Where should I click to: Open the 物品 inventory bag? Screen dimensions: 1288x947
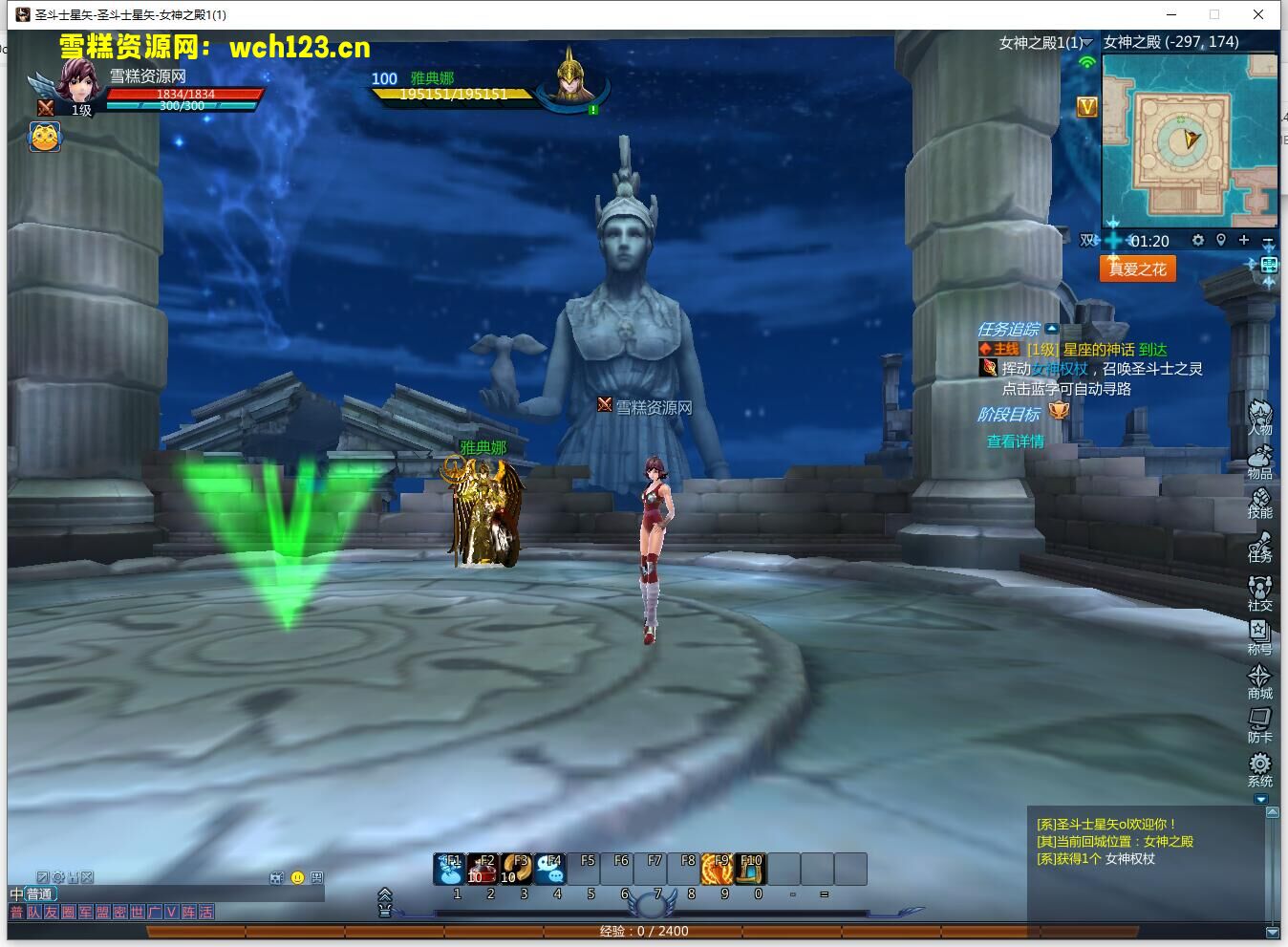[1259, 462]
